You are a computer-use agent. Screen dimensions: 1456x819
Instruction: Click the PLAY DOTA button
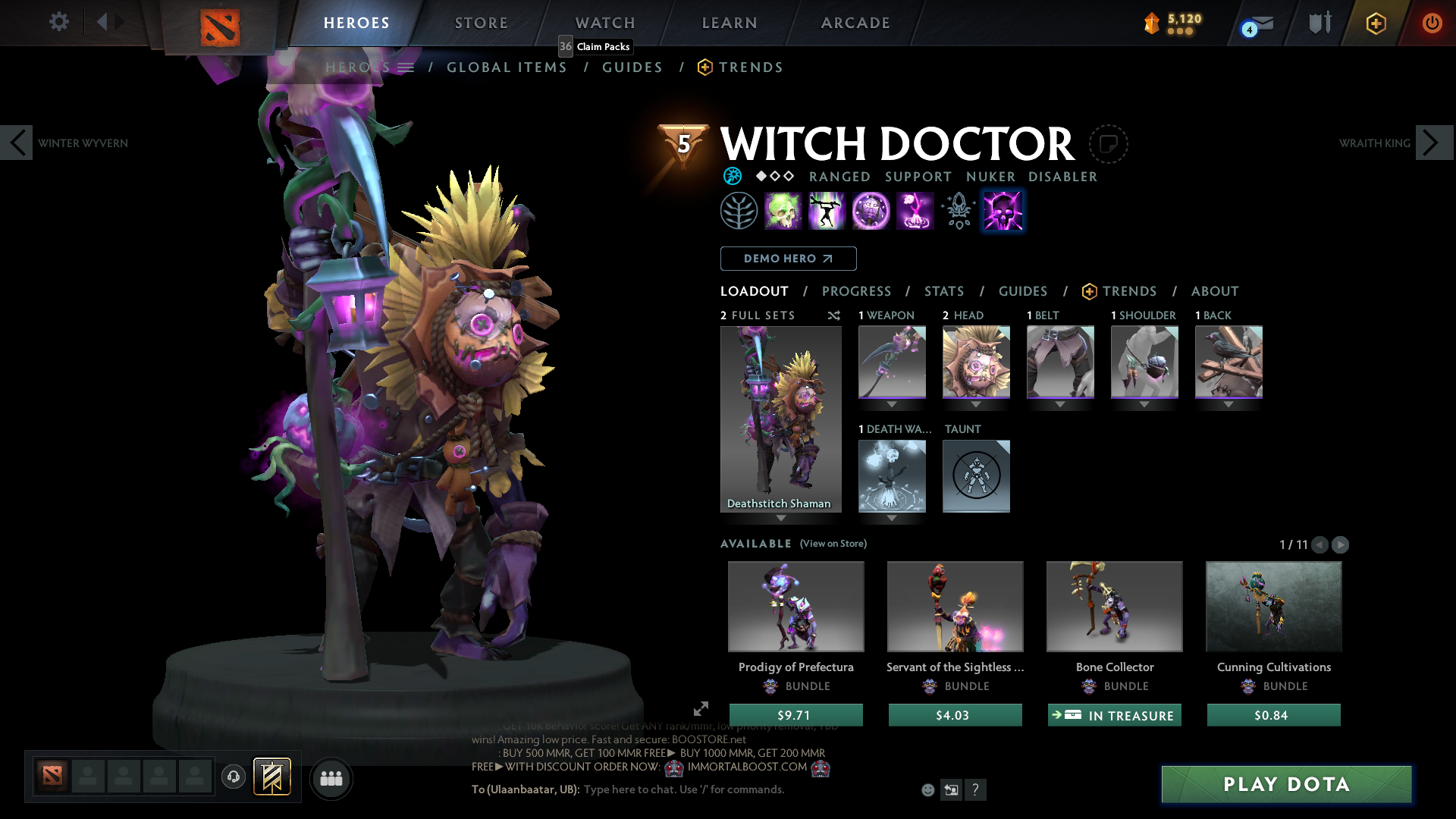[1285, 784]
